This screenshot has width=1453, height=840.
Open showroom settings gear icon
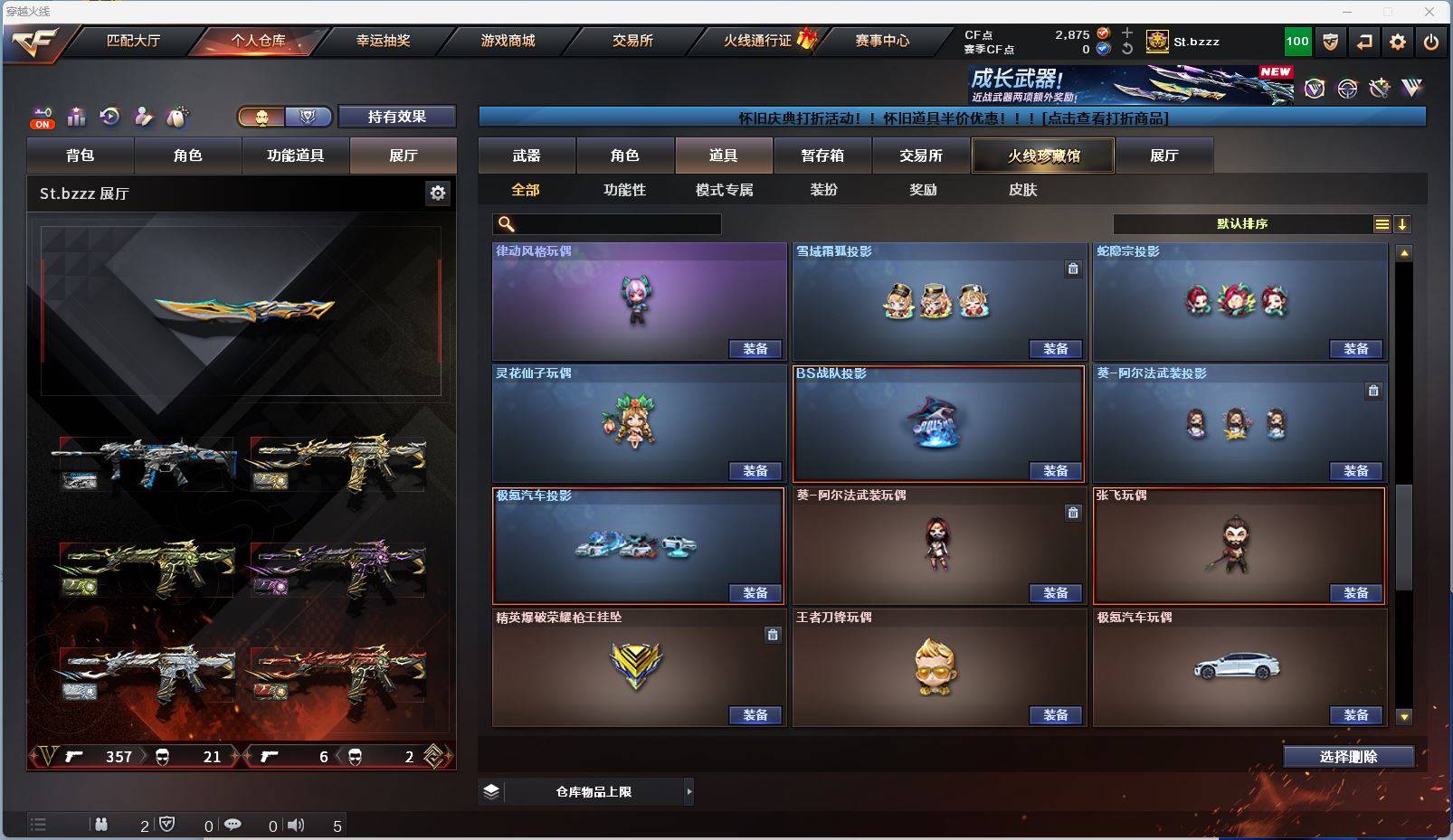(438, 193)
